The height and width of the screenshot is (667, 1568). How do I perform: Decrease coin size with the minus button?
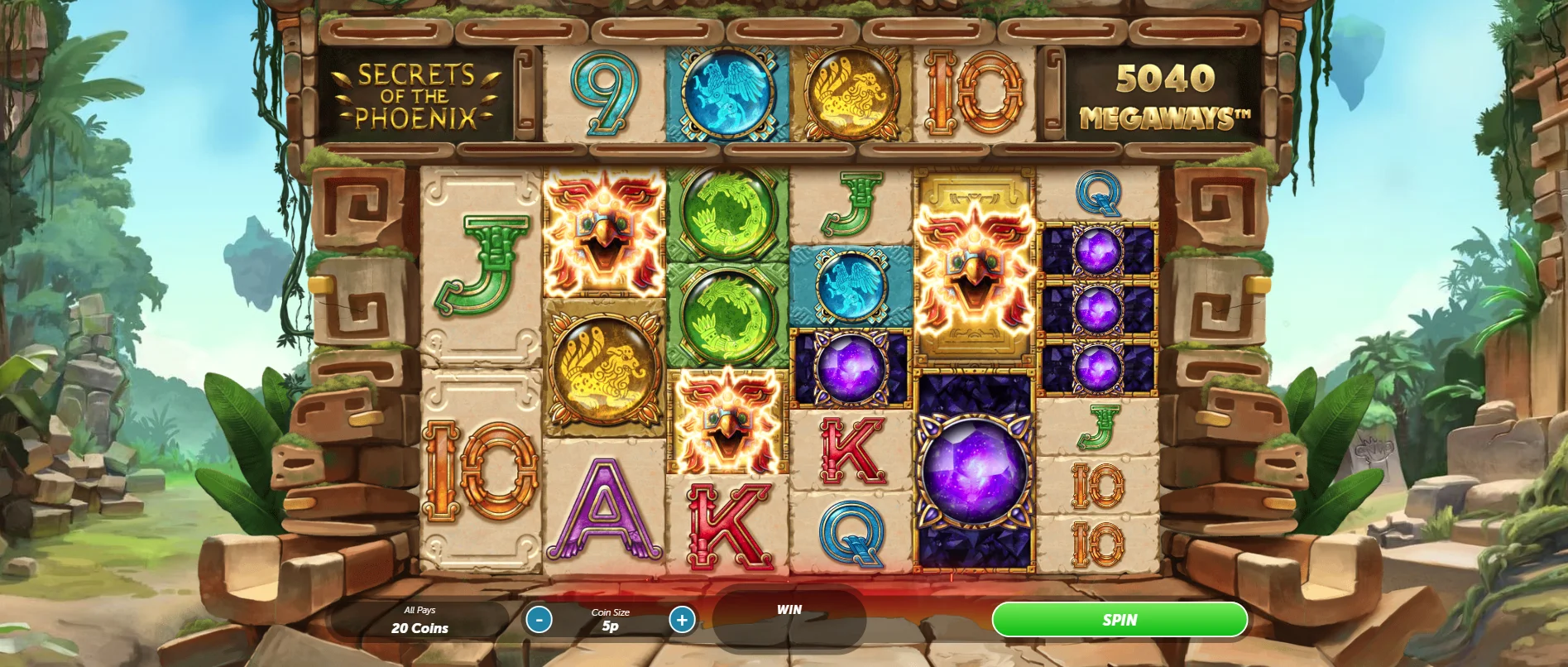pos(539,619)
